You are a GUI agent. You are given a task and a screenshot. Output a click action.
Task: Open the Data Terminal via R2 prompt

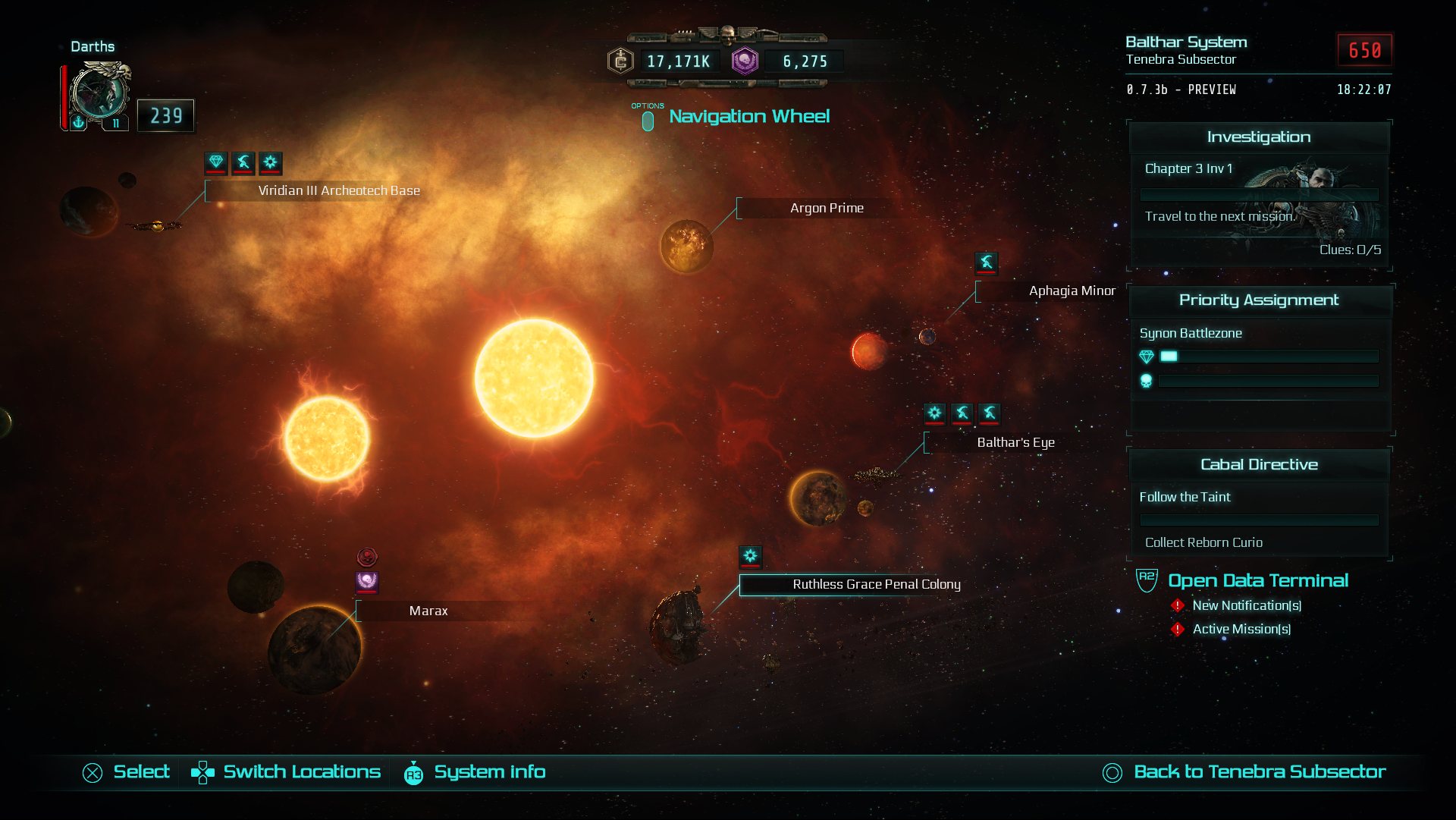(1257, 580)
